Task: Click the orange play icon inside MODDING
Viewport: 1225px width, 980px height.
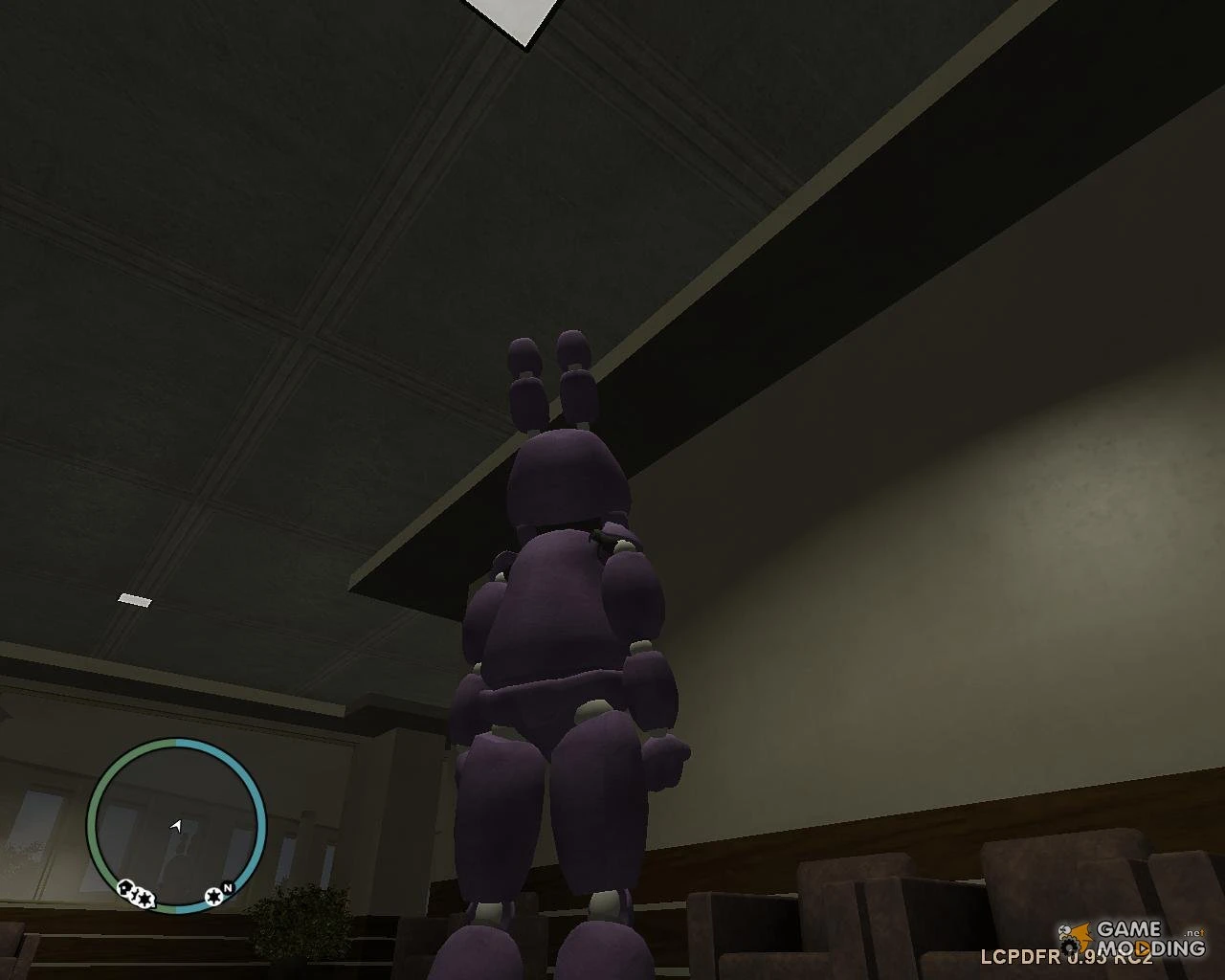Action: point(1144,948)
